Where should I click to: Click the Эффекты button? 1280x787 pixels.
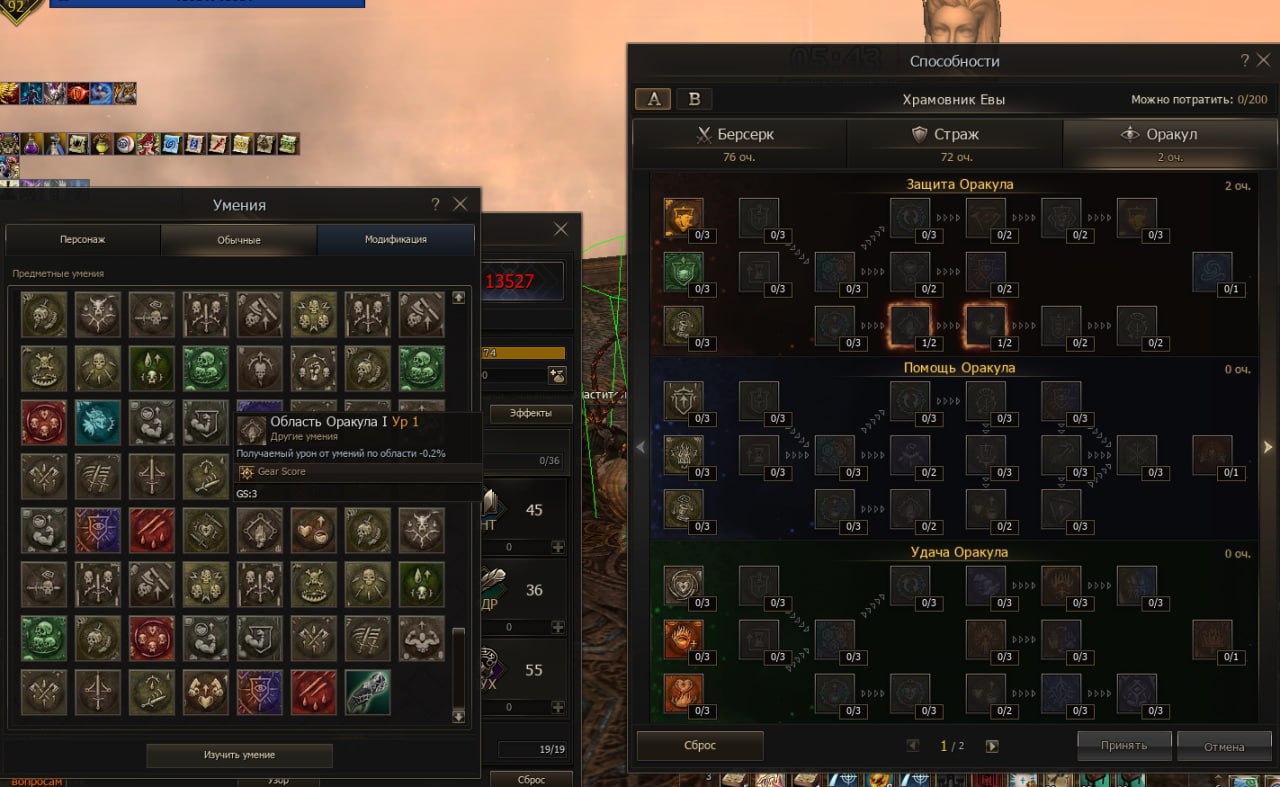[530, 413]
